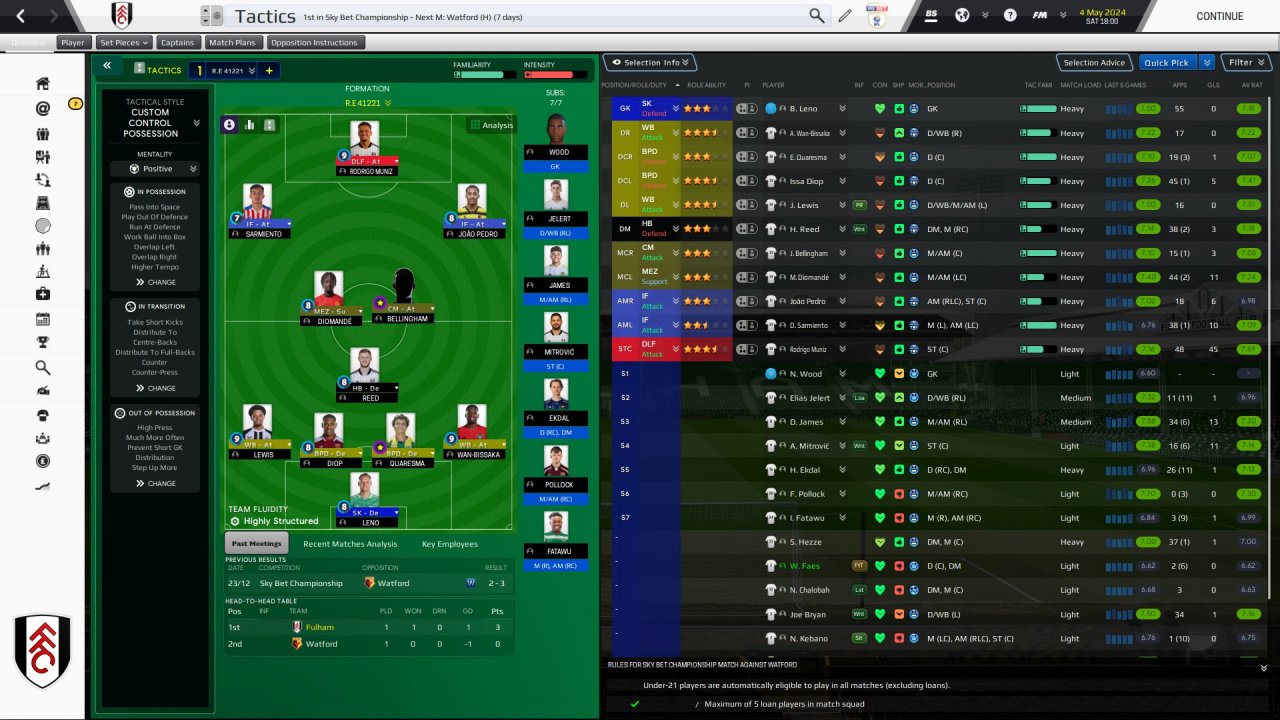
Task: Switch to Key Employees tab
Action: [x=450, y=544]
